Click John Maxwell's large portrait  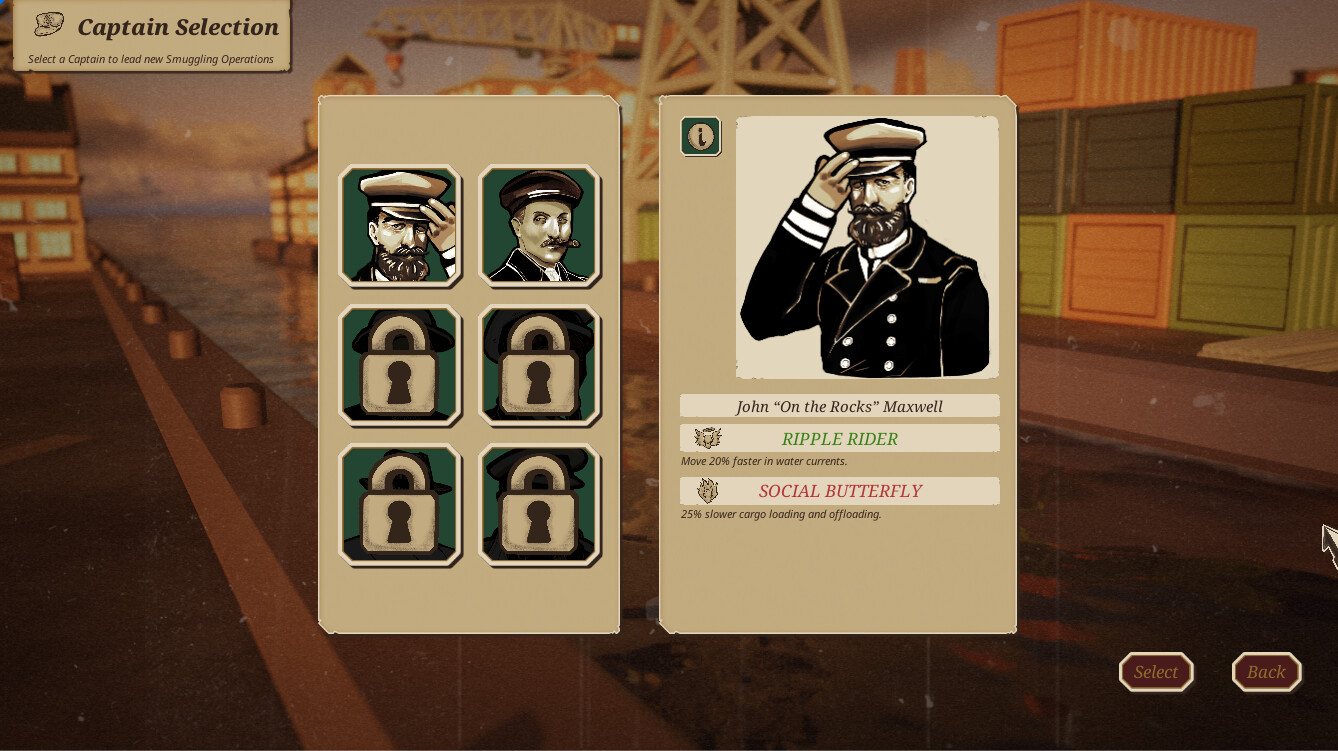click(866, 247)
